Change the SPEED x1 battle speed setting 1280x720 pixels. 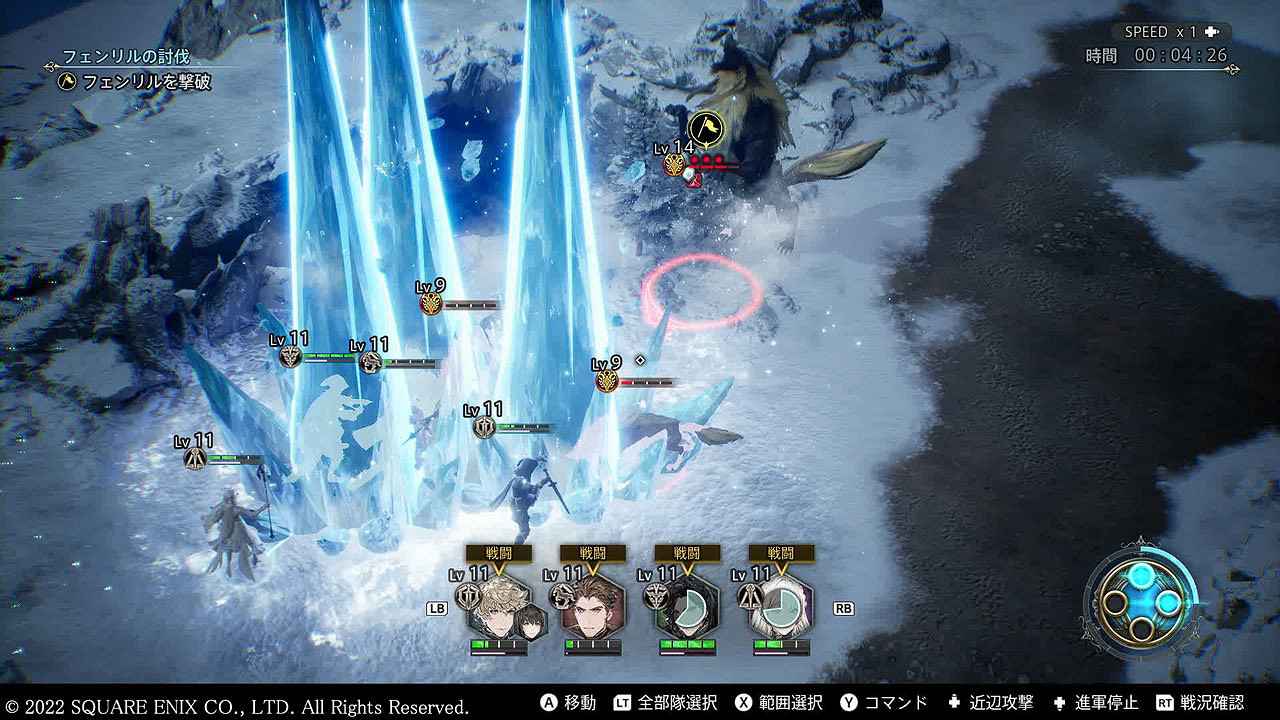(1172, 32)
